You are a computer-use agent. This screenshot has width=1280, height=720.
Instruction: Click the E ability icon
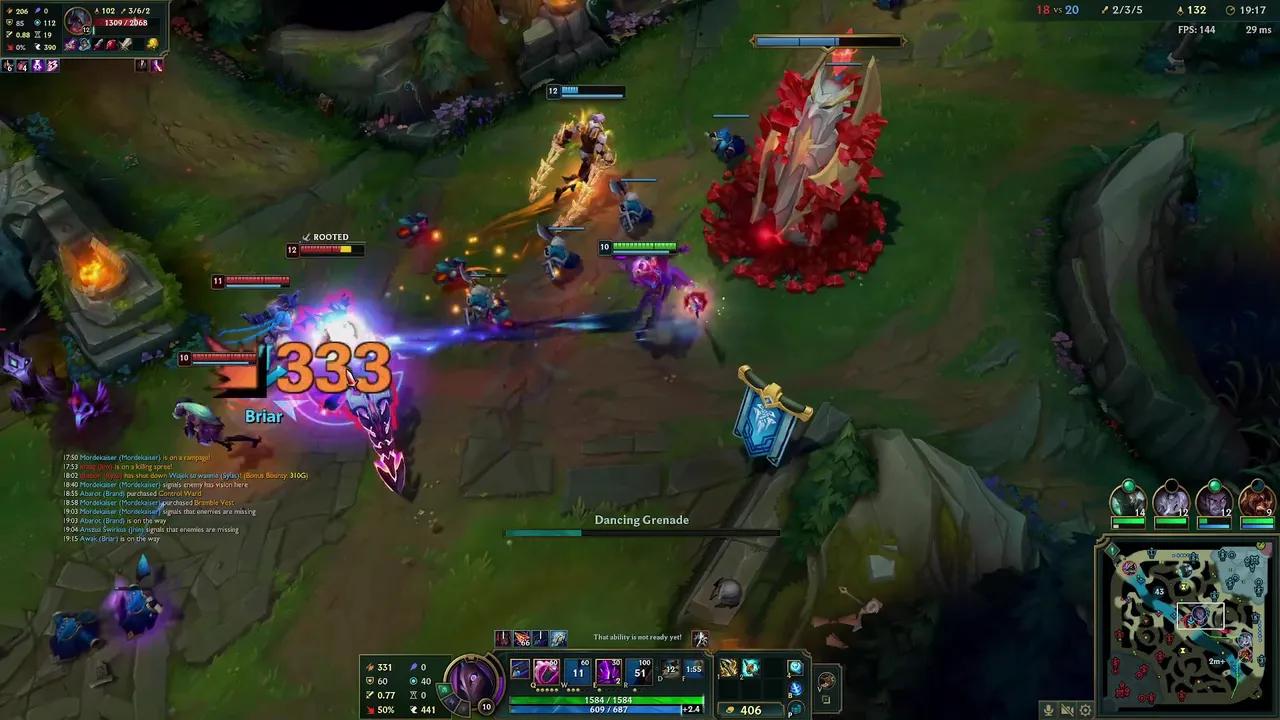(606, 672)
